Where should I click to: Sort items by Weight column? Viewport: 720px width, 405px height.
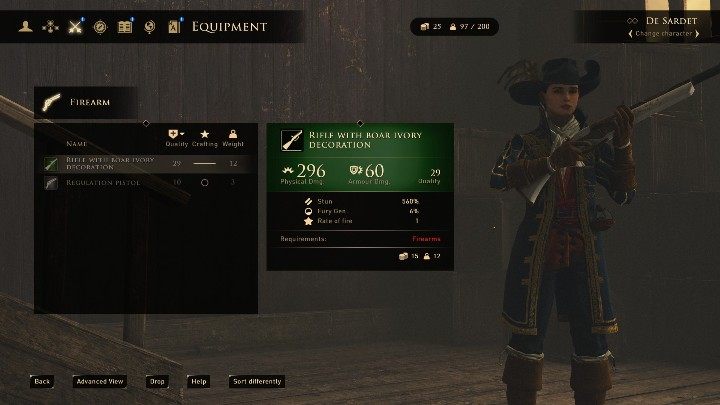pyautogui.click(x=232, y=139)
